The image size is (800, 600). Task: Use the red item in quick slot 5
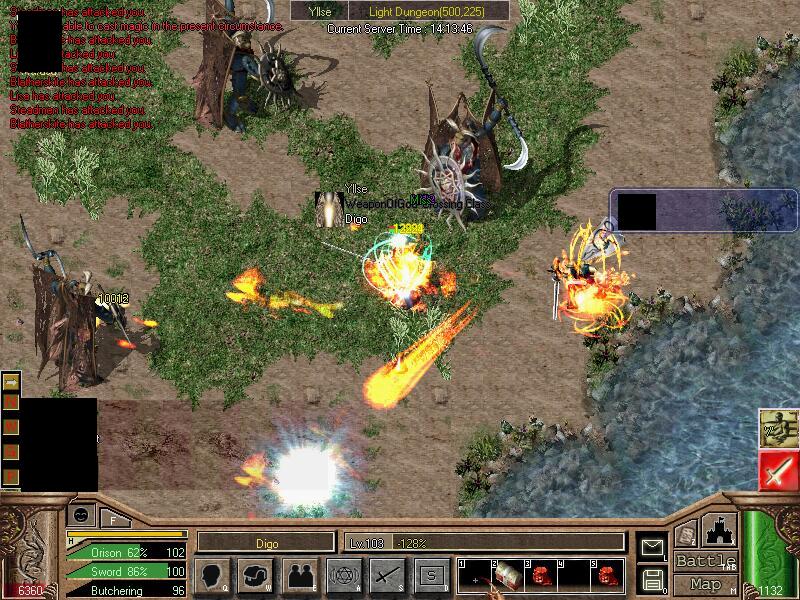point(607,576)
